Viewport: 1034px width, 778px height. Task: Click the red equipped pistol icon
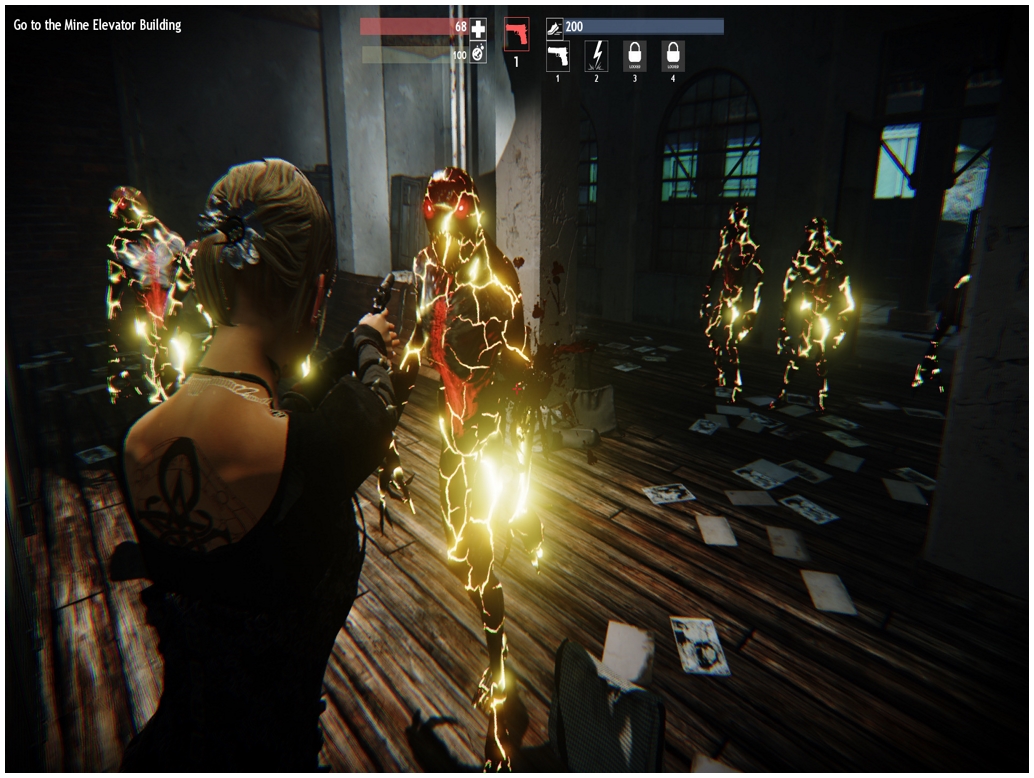click(x=517, y=34)
